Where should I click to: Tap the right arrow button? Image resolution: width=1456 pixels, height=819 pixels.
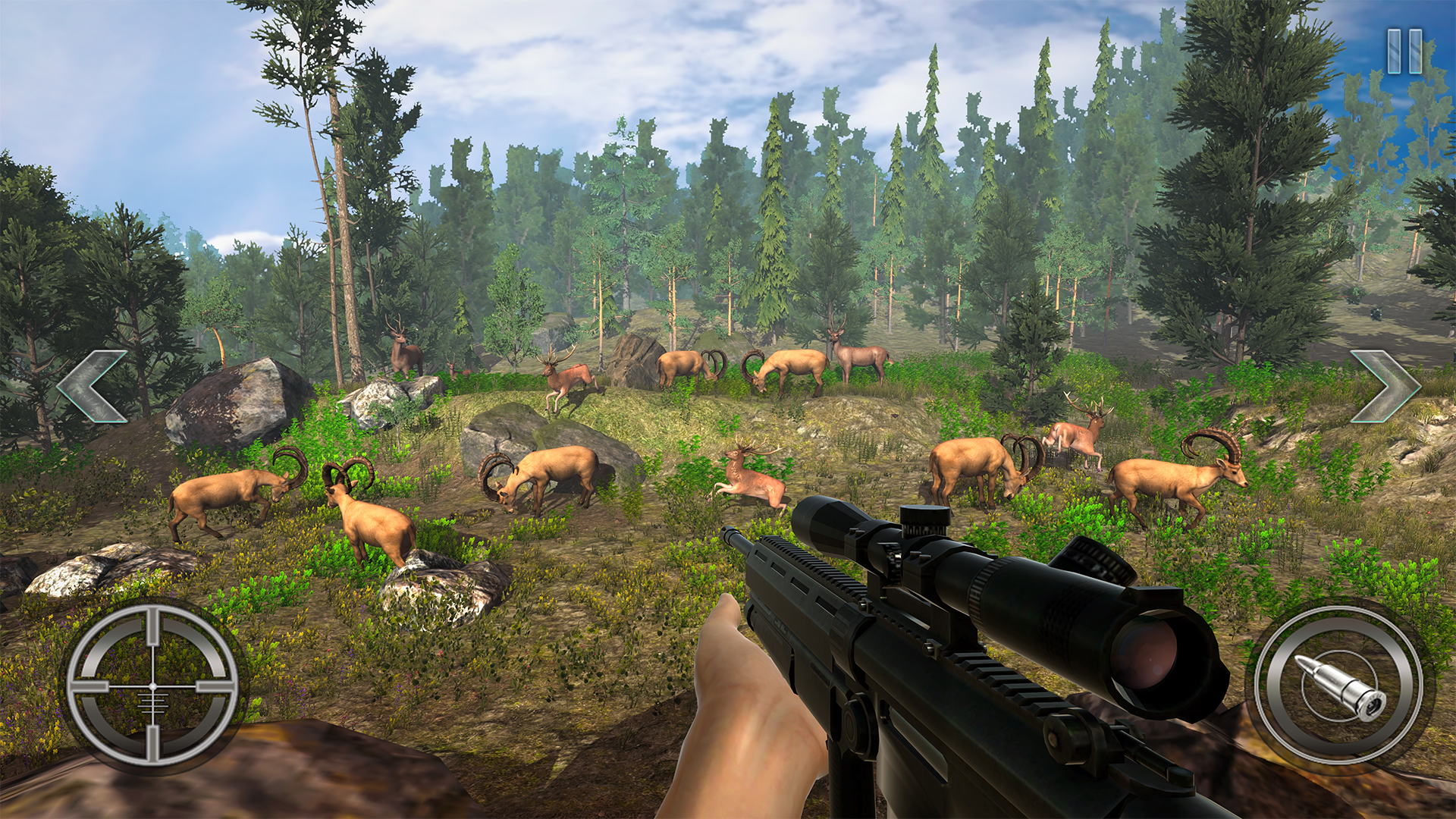(1385, 385)
